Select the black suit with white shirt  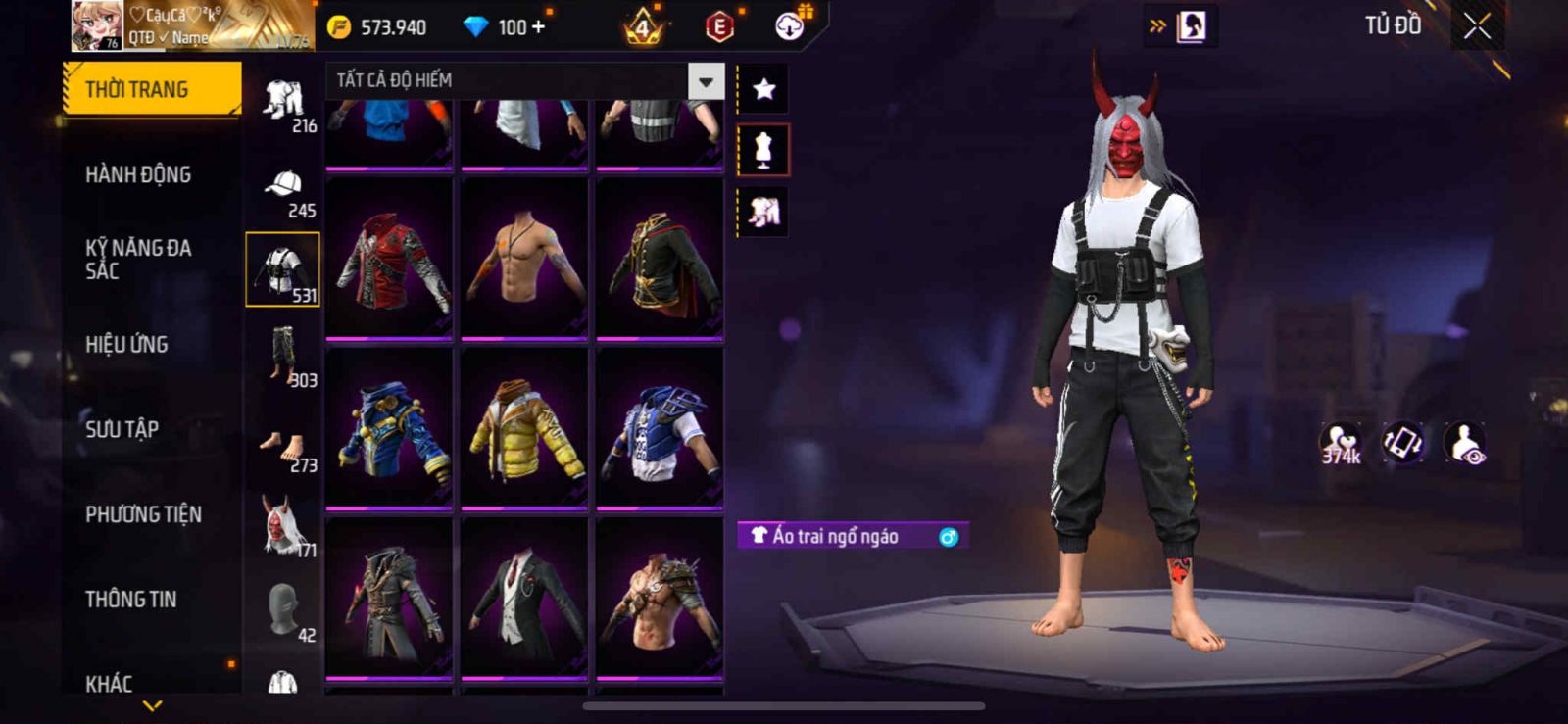[524, 598]
